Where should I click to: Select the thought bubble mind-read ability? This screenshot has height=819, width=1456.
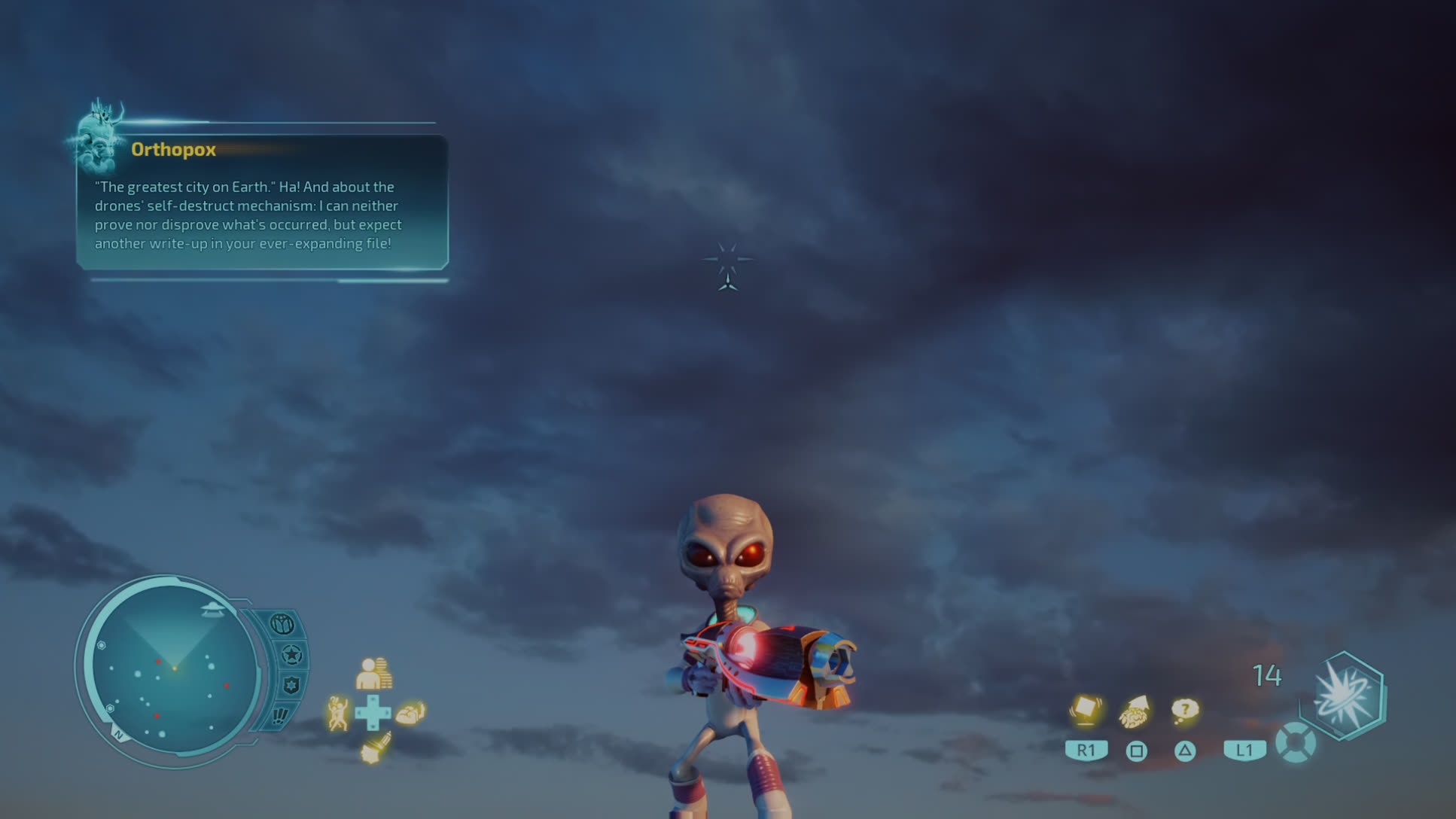click(1185, 710)
